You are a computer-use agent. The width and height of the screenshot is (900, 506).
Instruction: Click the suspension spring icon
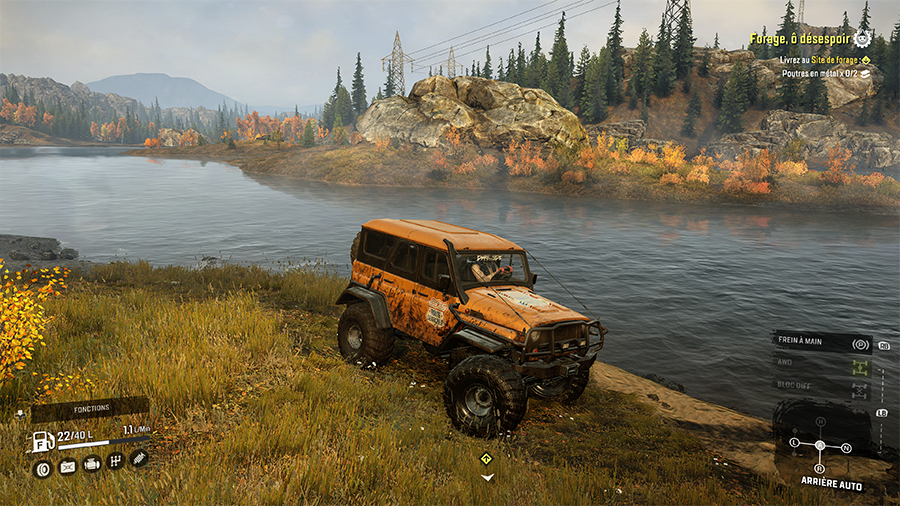coord(139,459)
